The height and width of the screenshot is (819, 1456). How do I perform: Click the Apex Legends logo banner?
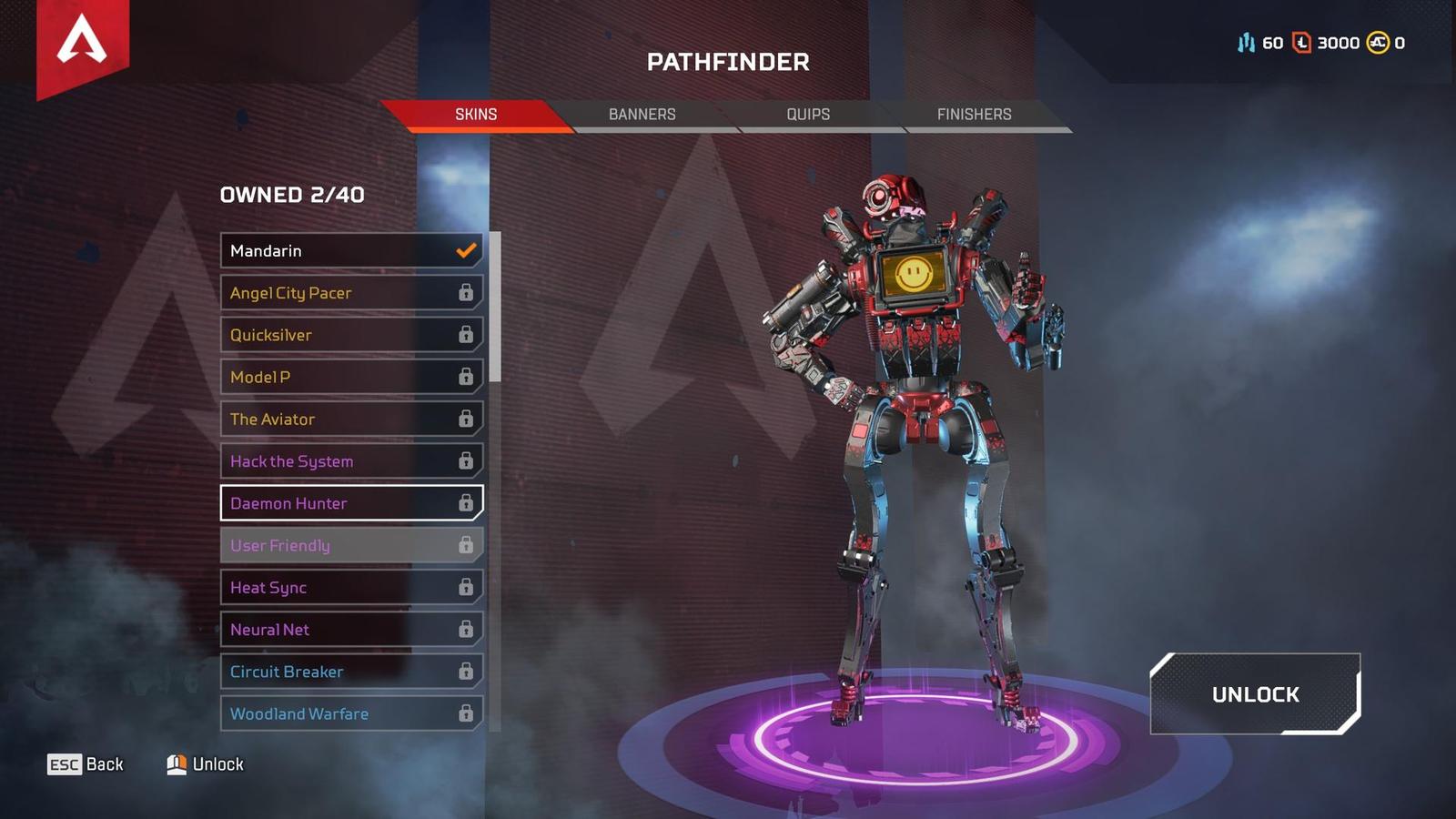(x=82, y=44)
